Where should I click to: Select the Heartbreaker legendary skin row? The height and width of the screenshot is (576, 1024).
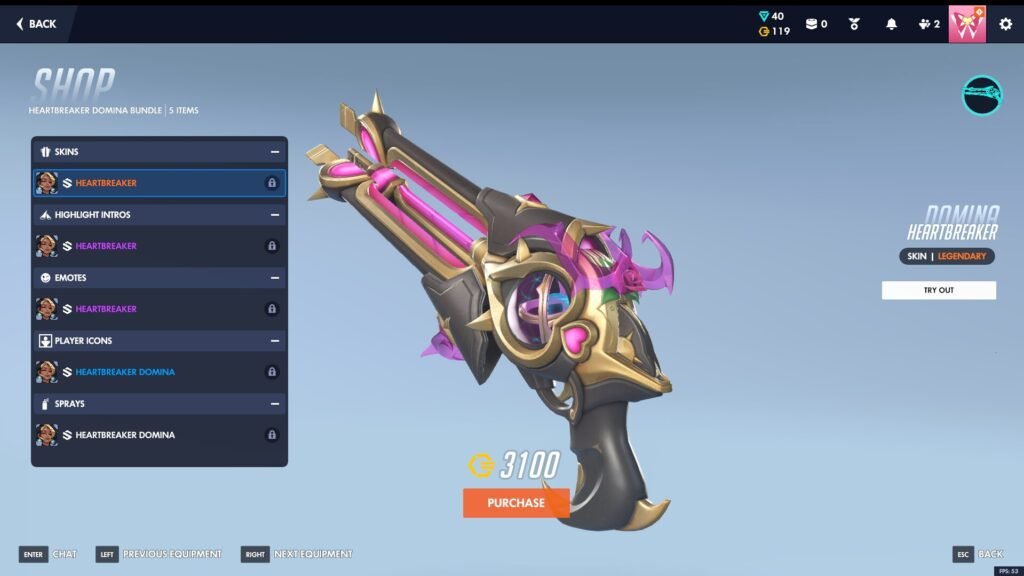point(159,183)
